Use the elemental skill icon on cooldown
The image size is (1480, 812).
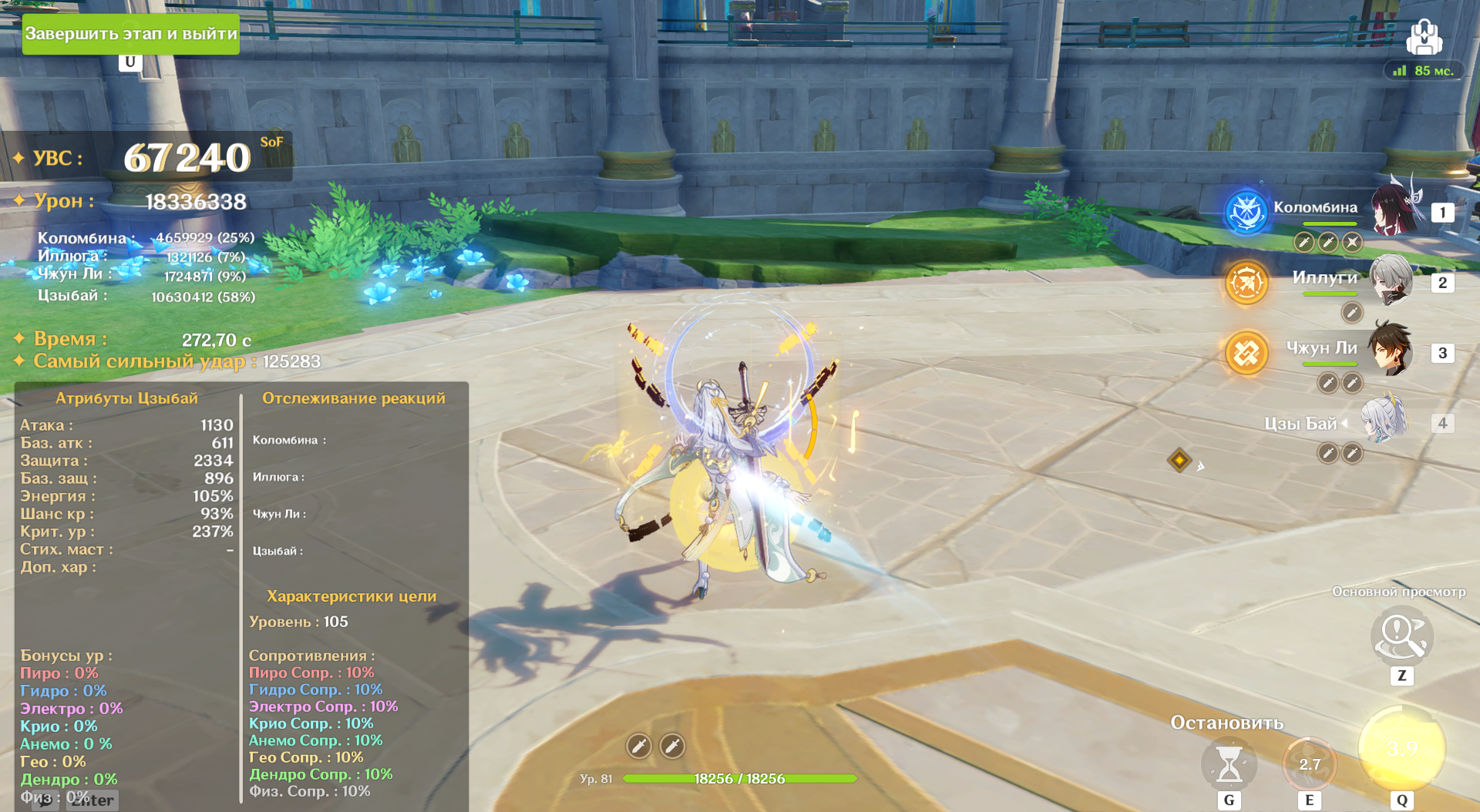pyautogui.click(x=1309, y=764)
